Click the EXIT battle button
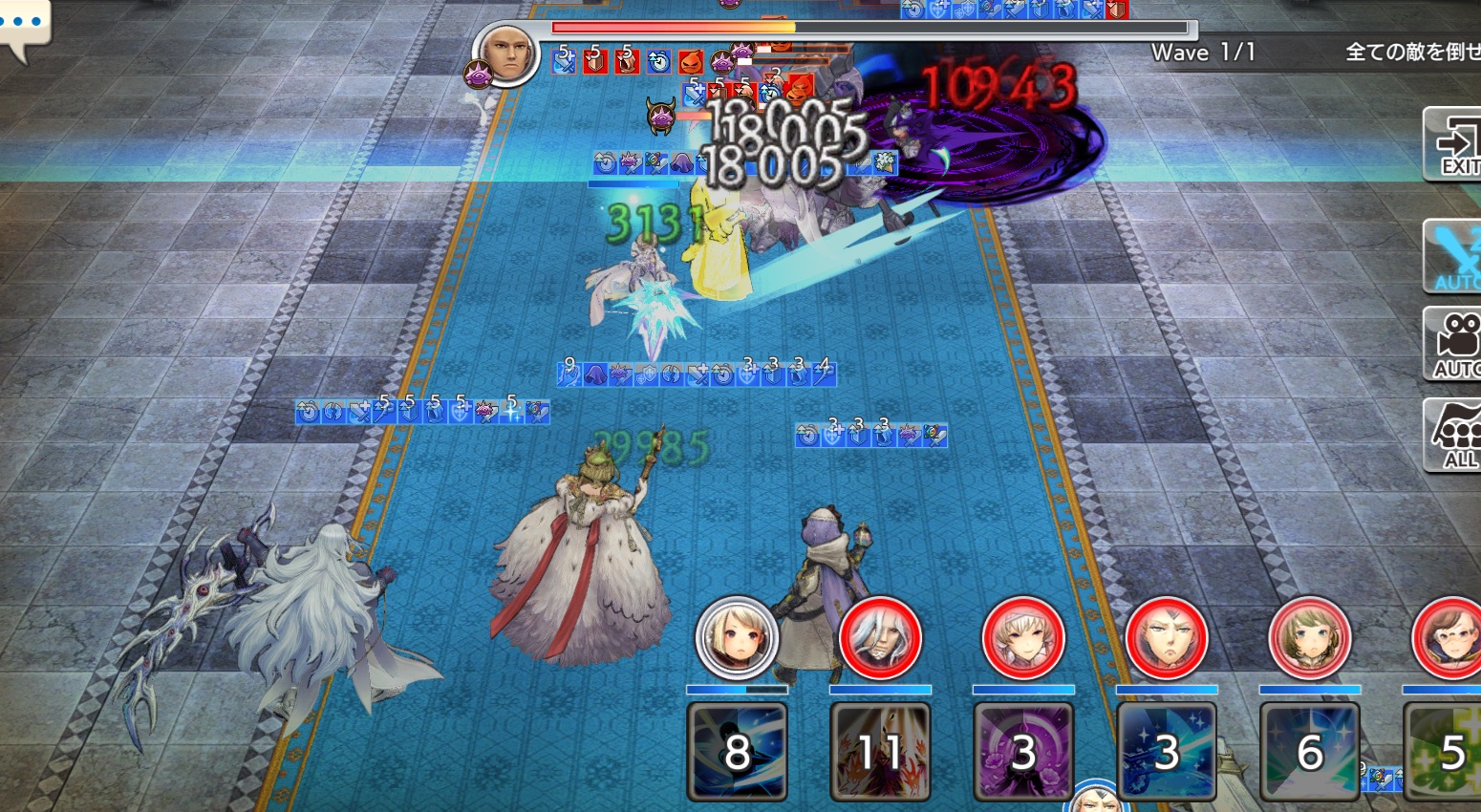 (x=1453, y=145)
